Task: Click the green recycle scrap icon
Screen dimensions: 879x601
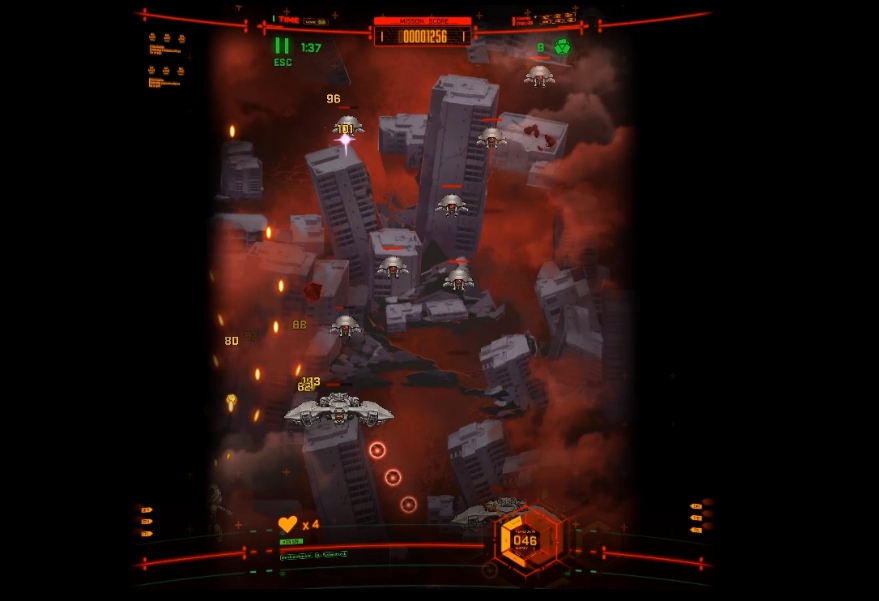Action: [562, 47]
